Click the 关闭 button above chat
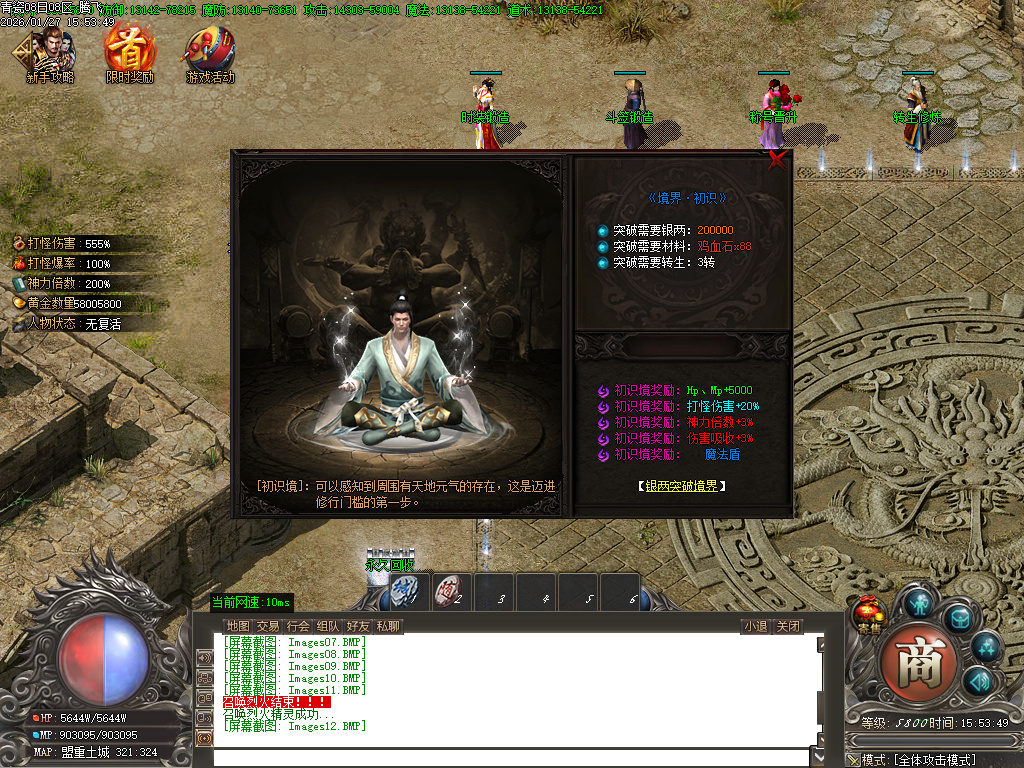The image size is (1024, 768). point(788,627)
